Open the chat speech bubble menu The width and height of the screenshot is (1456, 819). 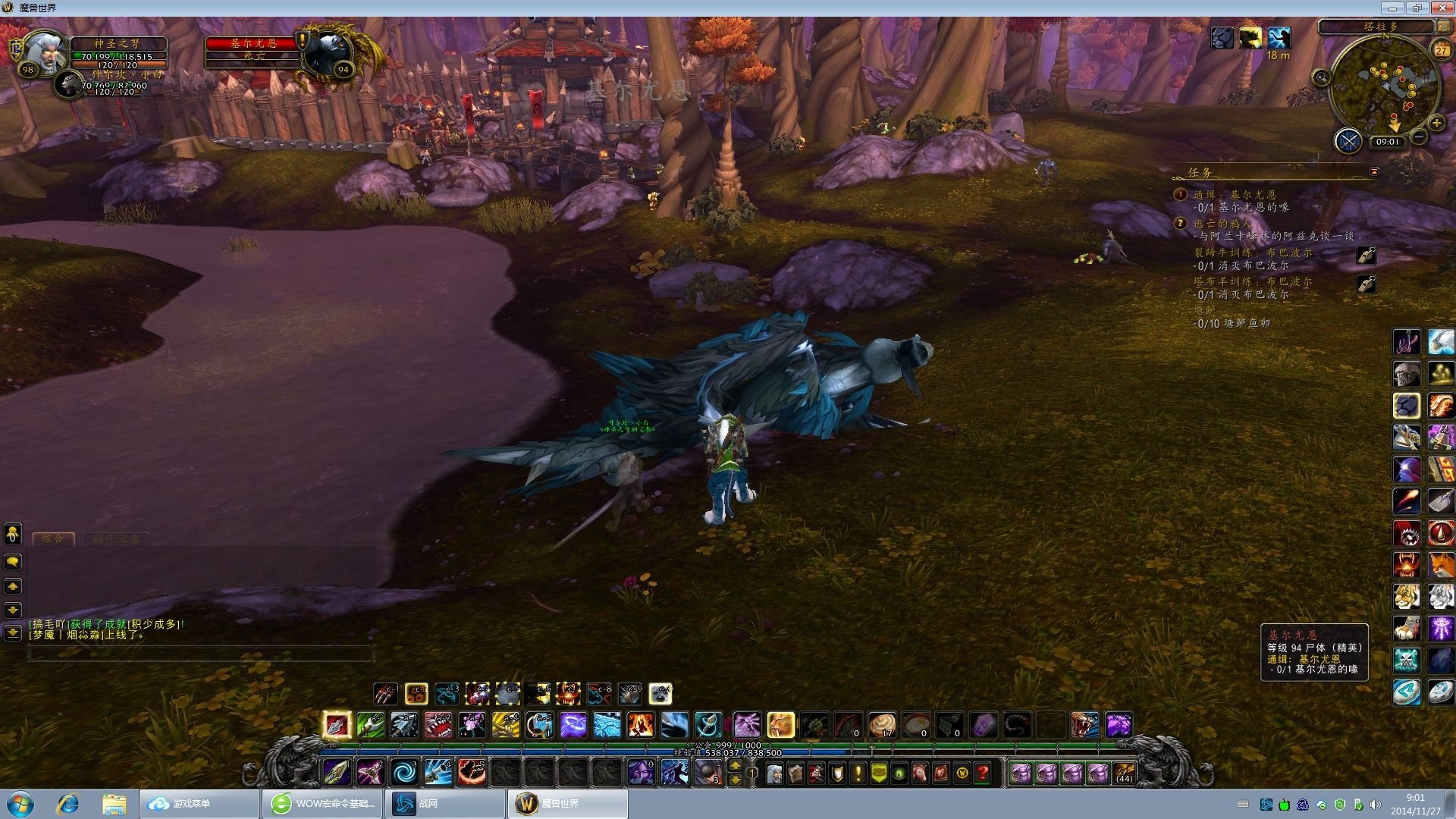click(13, 562)
